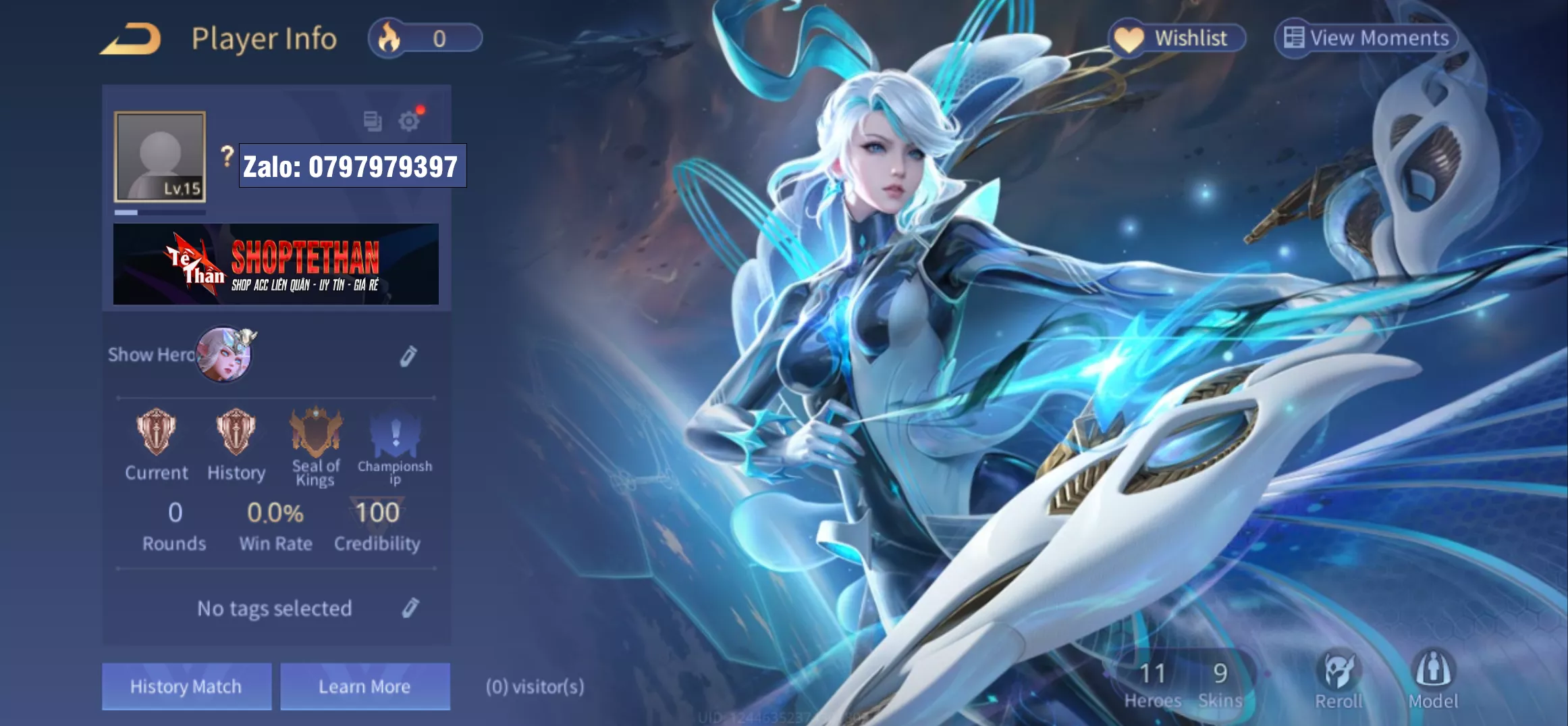The image size is (1568, 726).
Task: Reroll the displayed hero
Action: 1339,679
